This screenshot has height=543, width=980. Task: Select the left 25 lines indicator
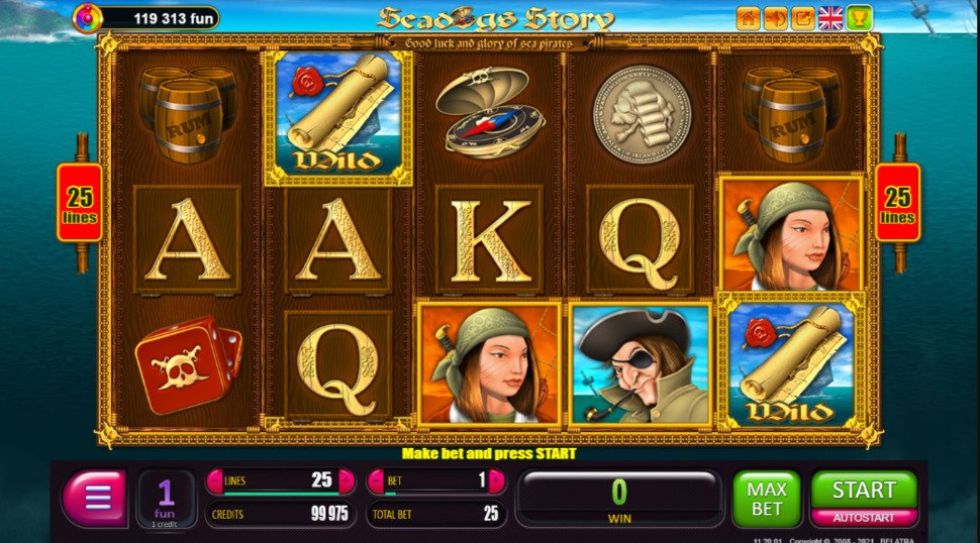79,203
